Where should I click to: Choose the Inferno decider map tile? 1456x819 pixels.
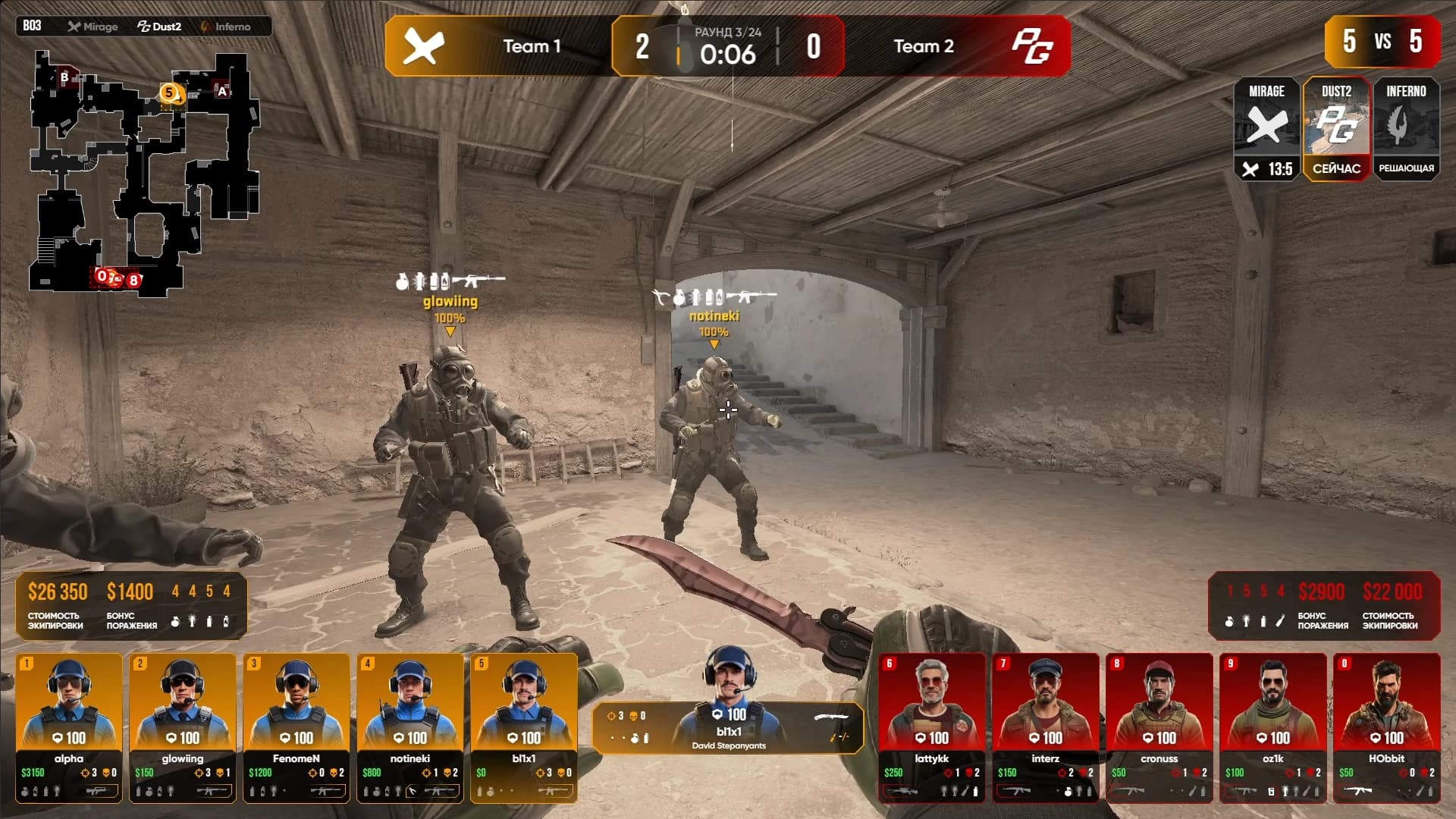click(x=1406, y=129)
